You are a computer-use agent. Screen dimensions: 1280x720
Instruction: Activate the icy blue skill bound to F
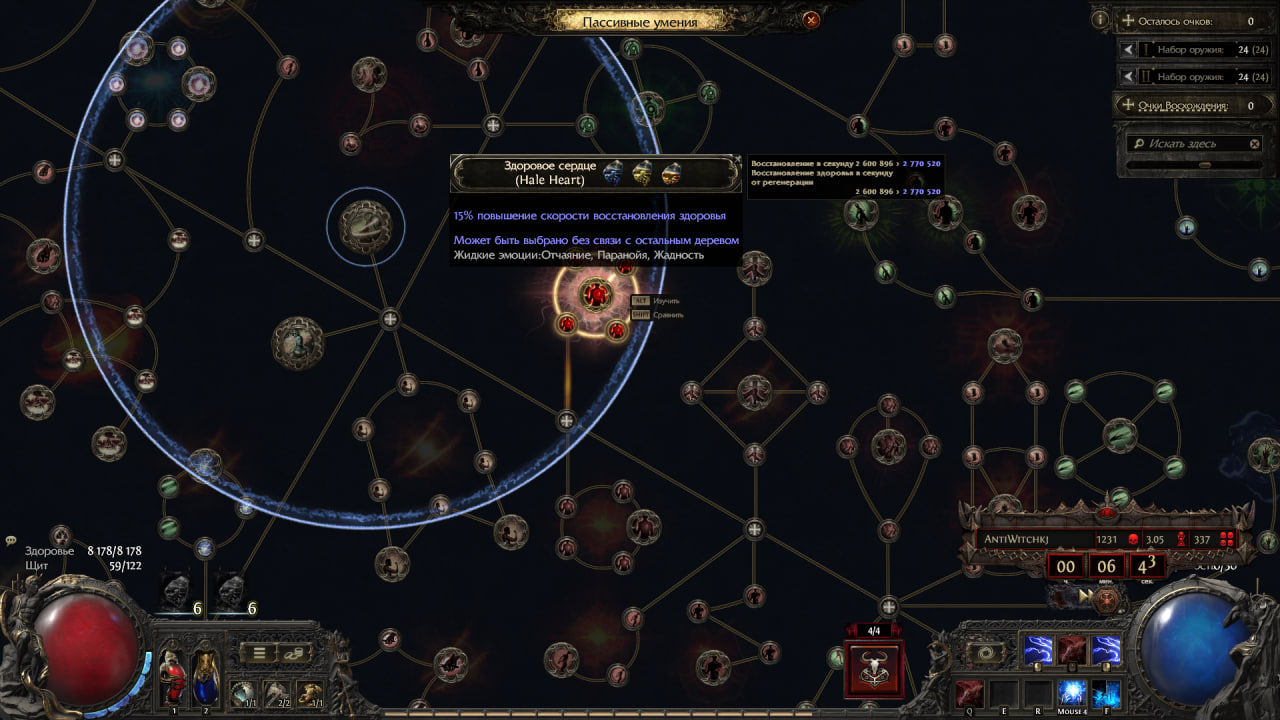click(1106, 692)
